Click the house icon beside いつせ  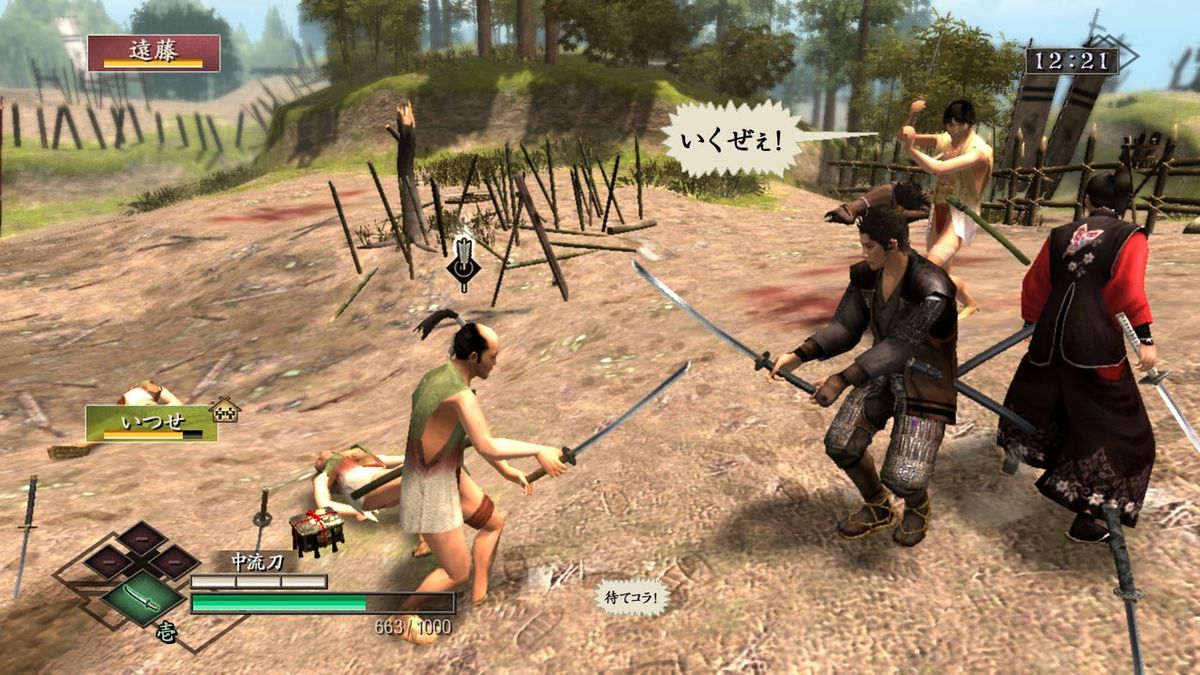[x=225, y=410]
